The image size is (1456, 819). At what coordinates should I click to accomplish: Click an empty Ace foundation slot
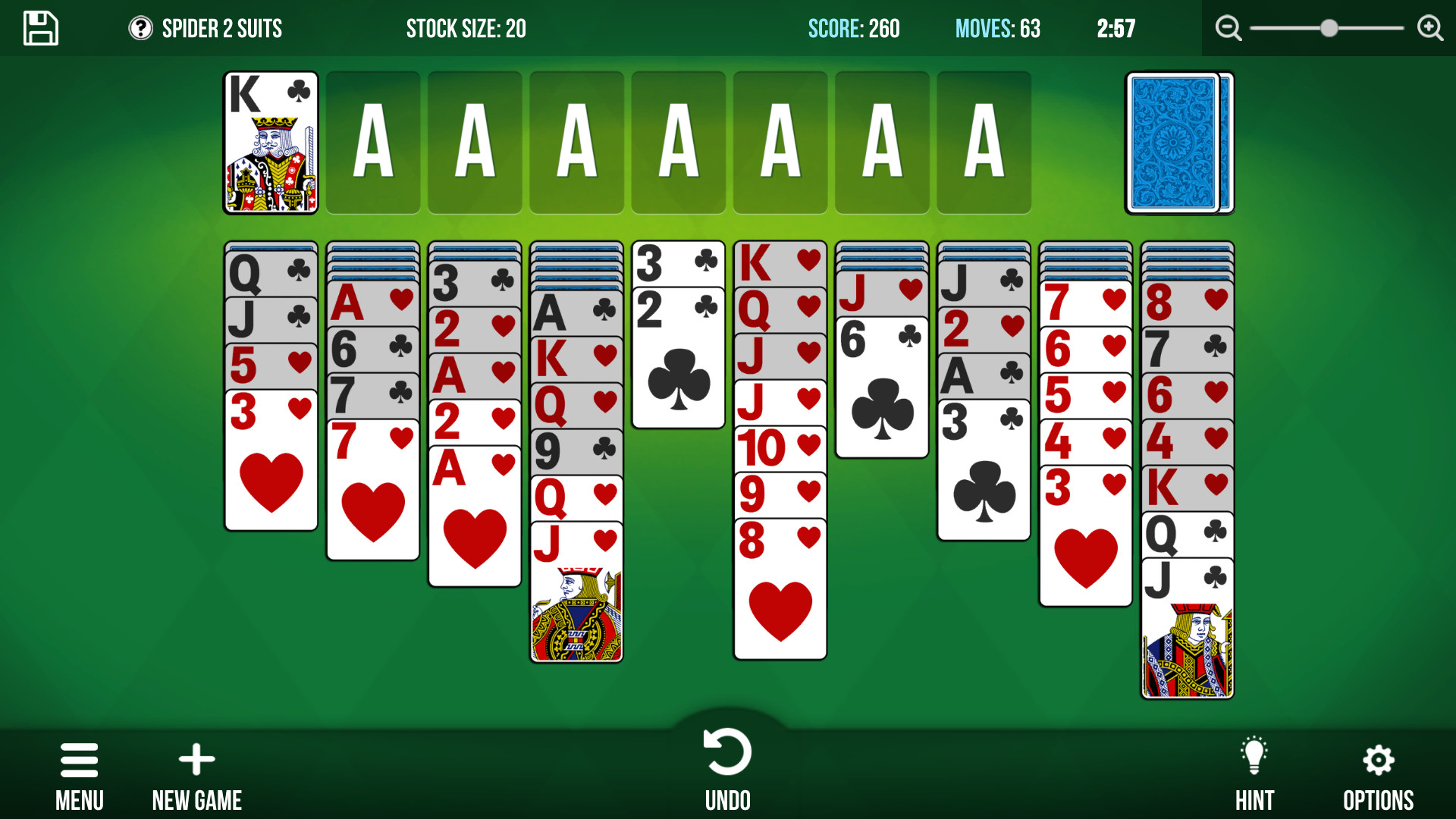(x=373, y=143)
